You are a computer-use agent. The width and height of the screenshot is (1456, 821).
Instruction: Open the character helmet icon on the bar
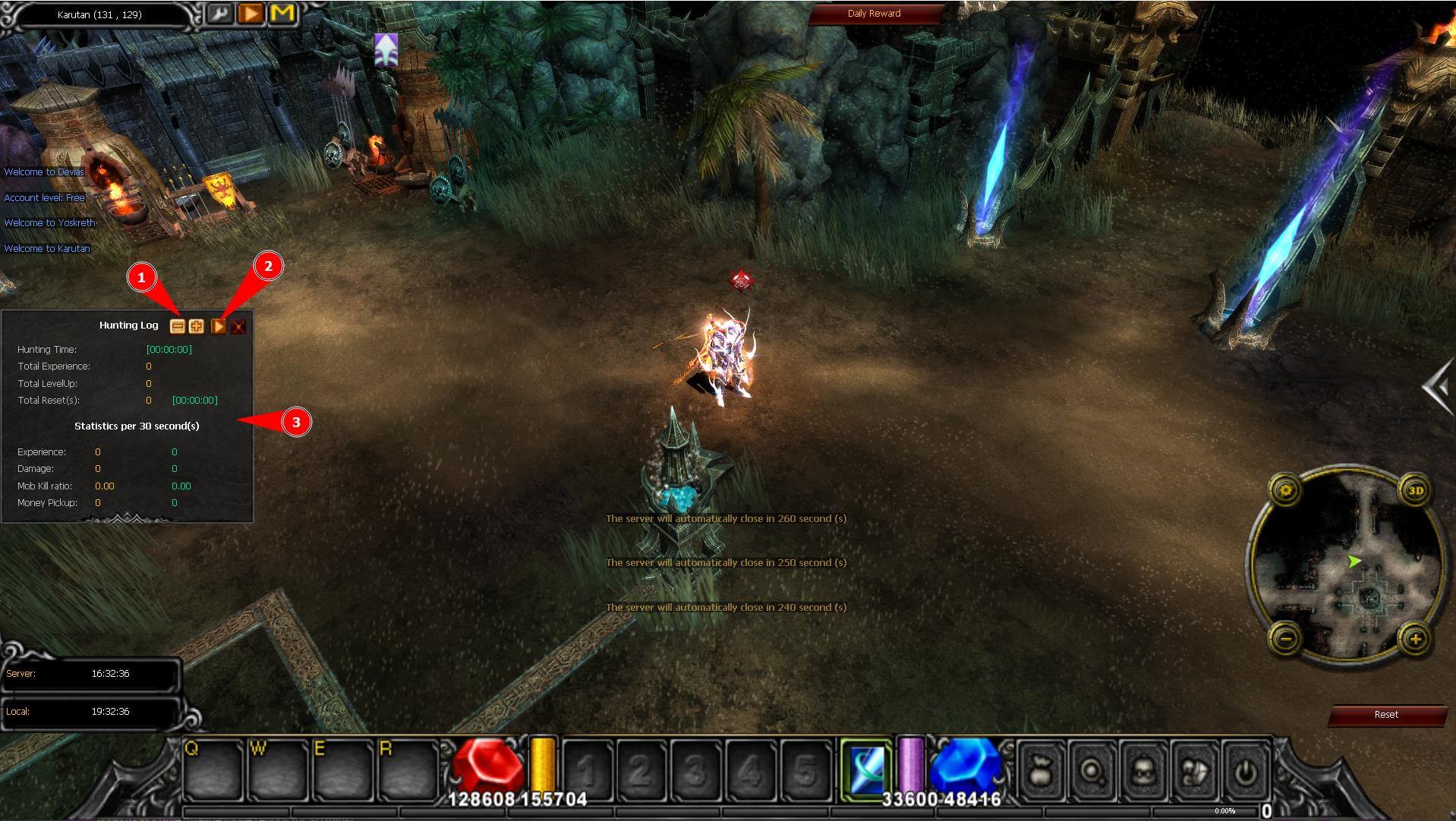point(1143,772)
